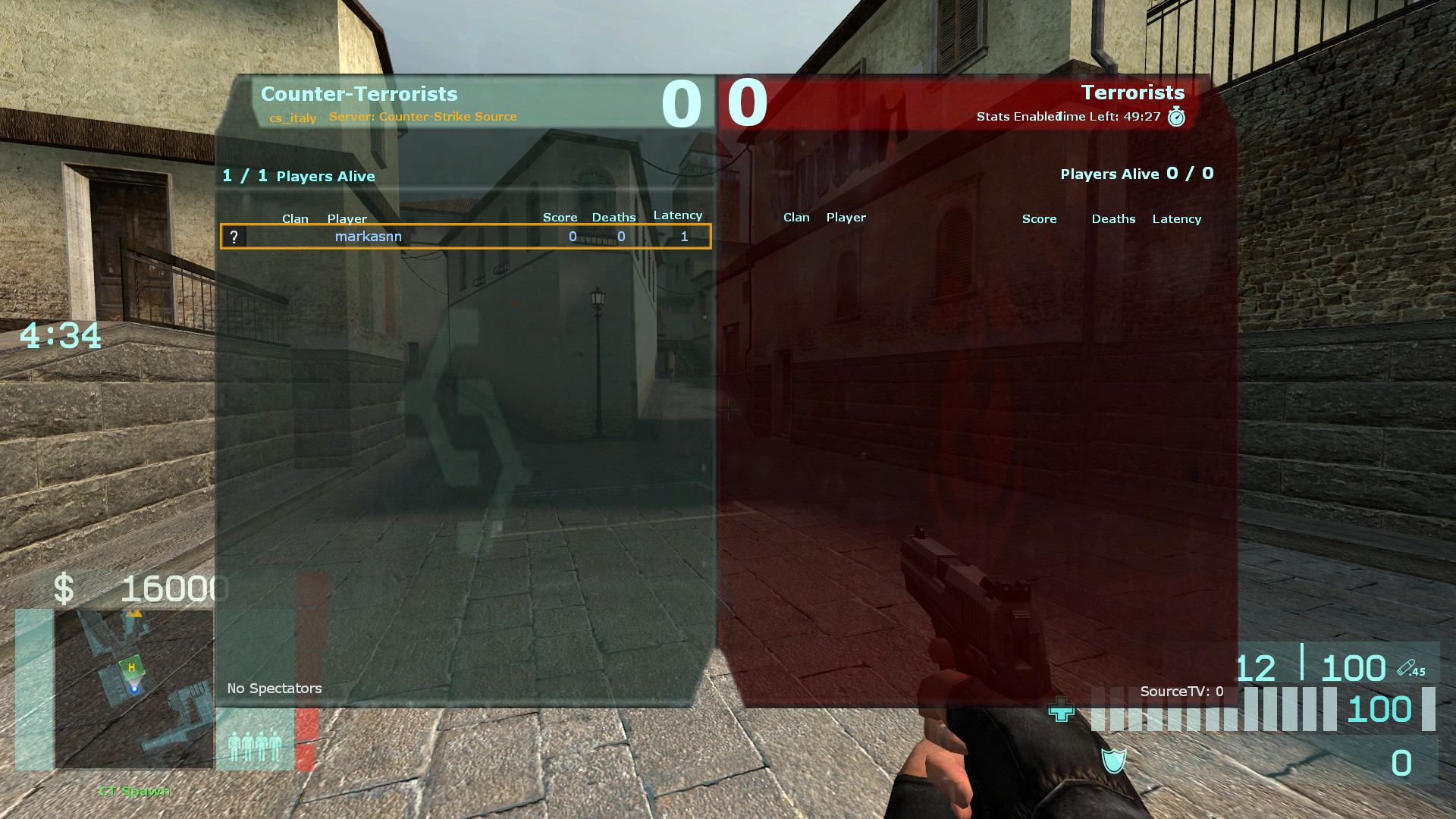
Task: Click the hostage H marker on the minimap
Action: (x=130, y=666)
